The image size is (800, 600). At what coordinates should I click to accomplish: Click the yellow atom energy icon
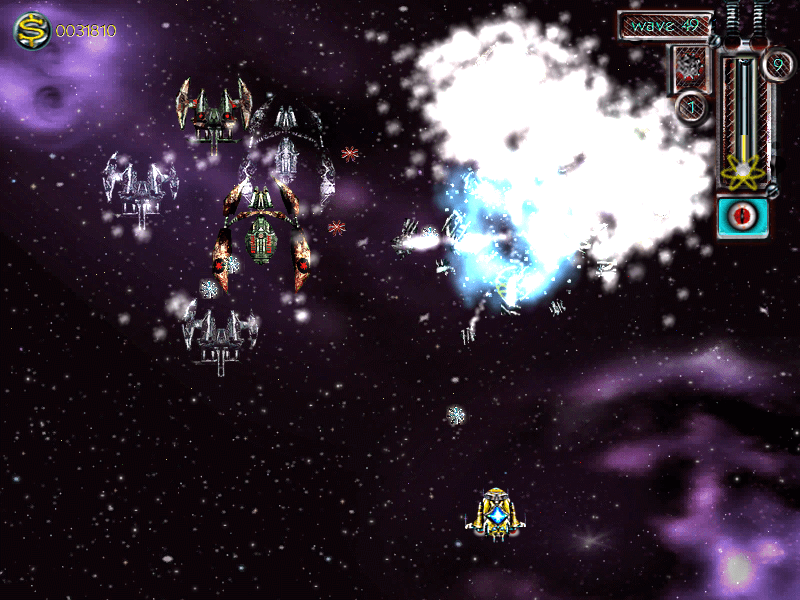click(742, 174)
